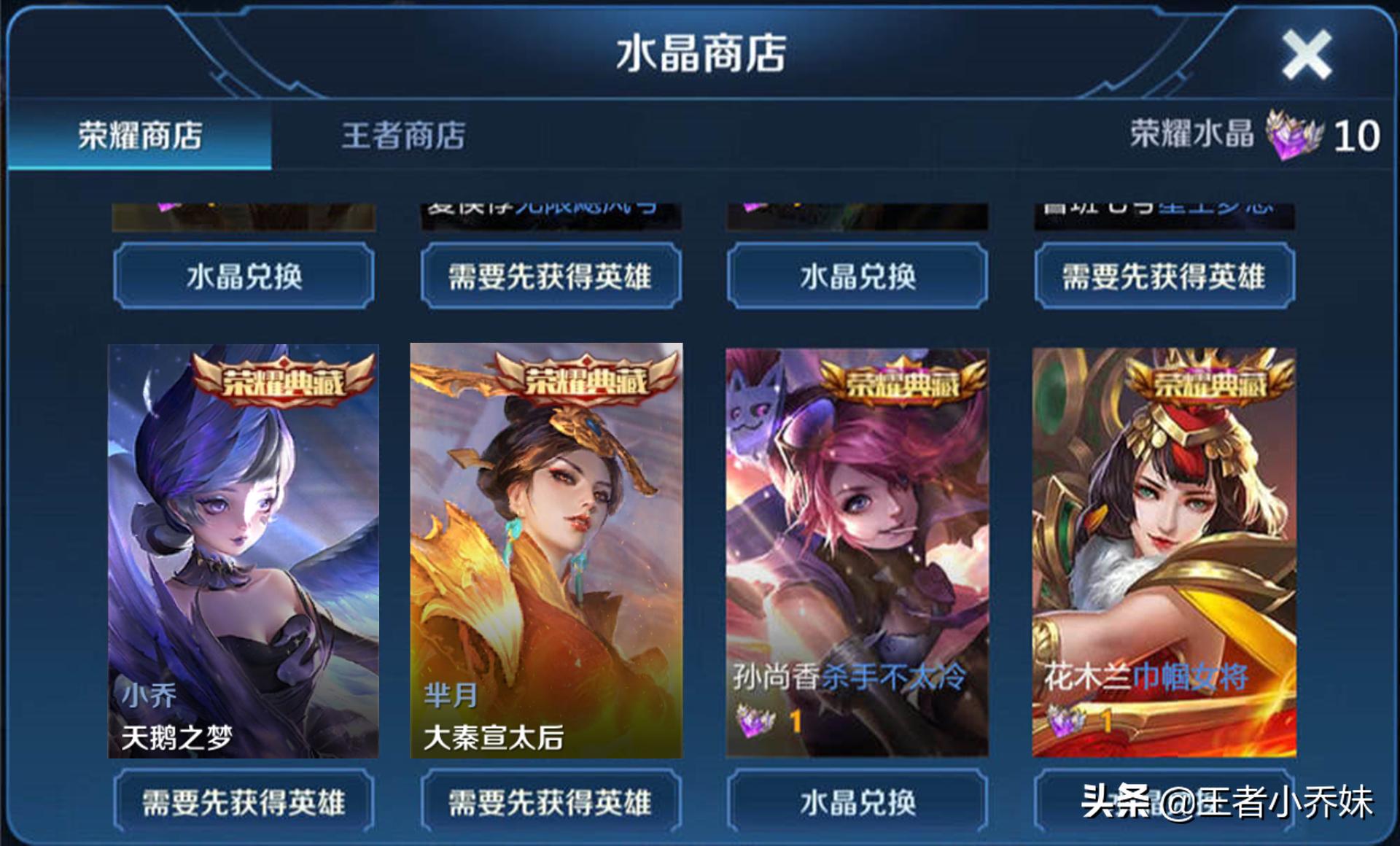Click 需要先获得英雄 under 小乔

[243, 801]
